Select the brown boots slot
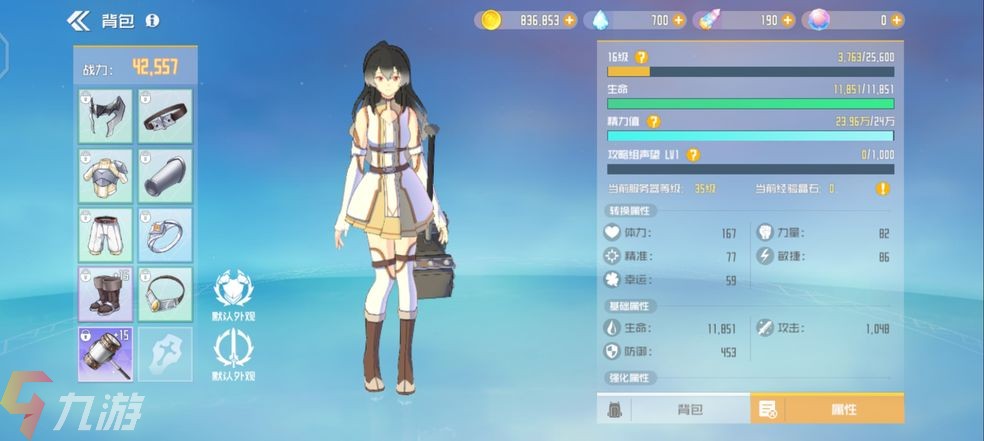The image size is (984, 441). (105, 293)
